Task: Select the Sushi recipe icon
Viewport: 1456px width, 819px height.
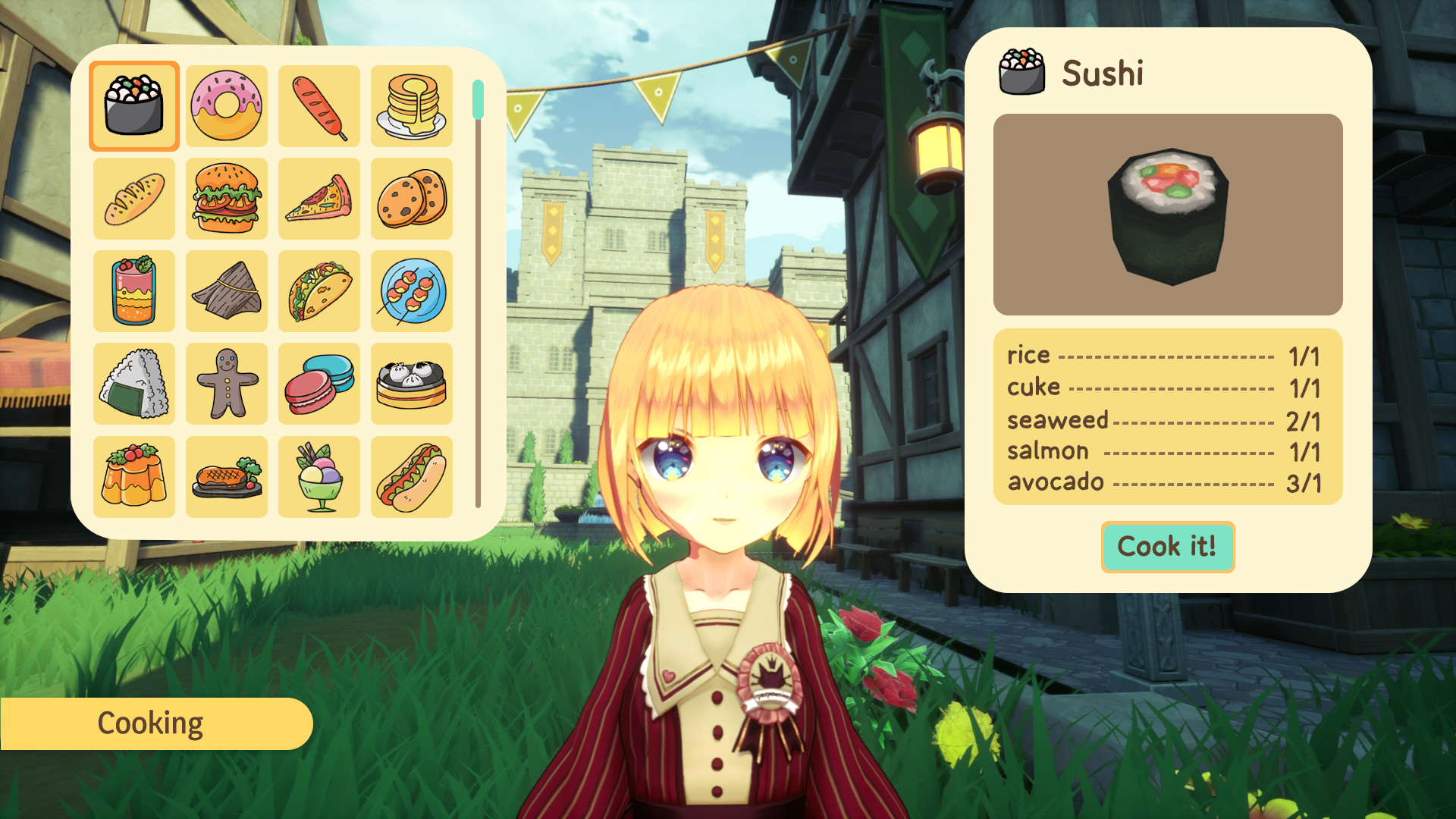Action: 133,105
